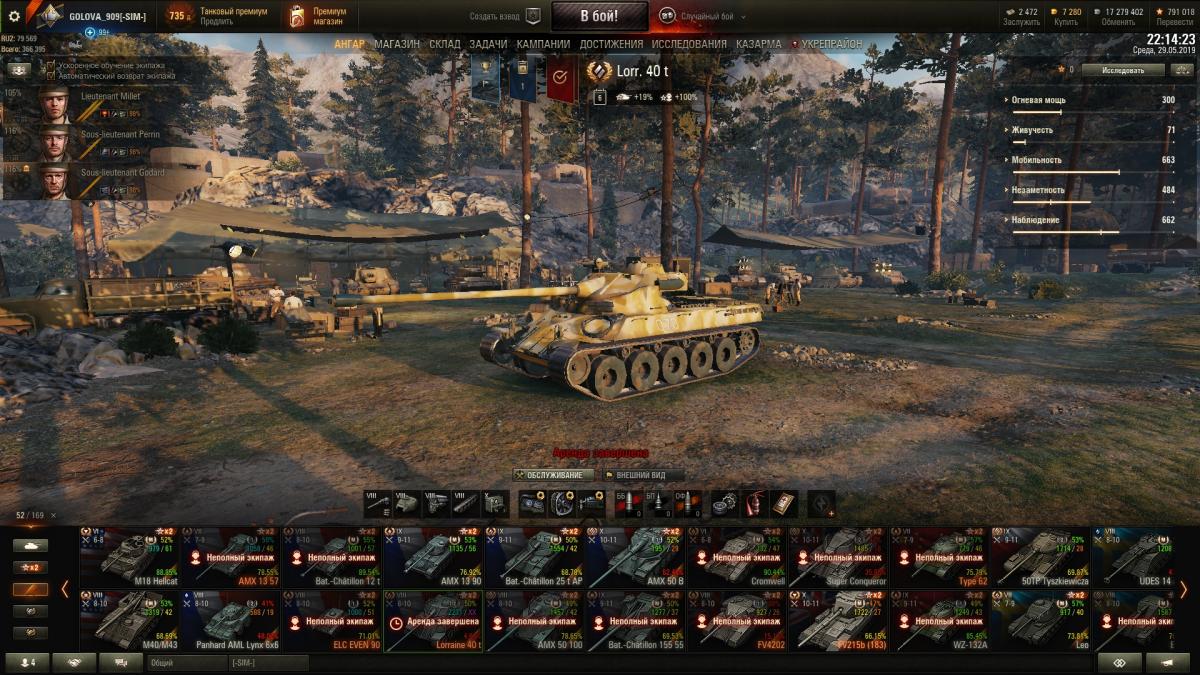Screen dimensions: 1200x675
Task: Switch to the МАГАЗИН tab
Action: (x=397, y=44)
